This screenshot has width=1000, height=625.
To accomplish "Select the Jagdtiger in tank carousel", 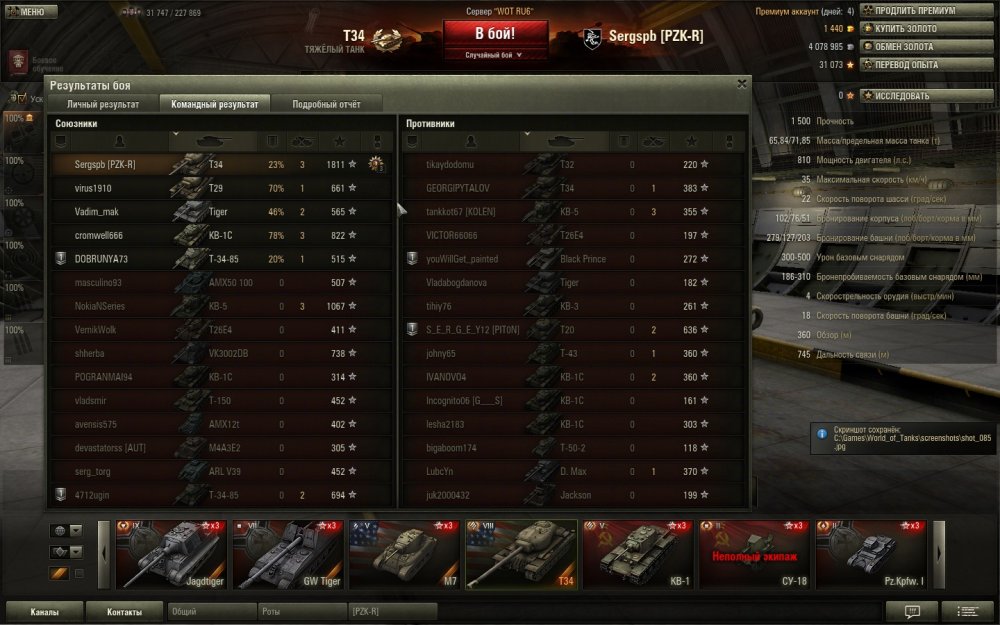I will pos(171,553).
